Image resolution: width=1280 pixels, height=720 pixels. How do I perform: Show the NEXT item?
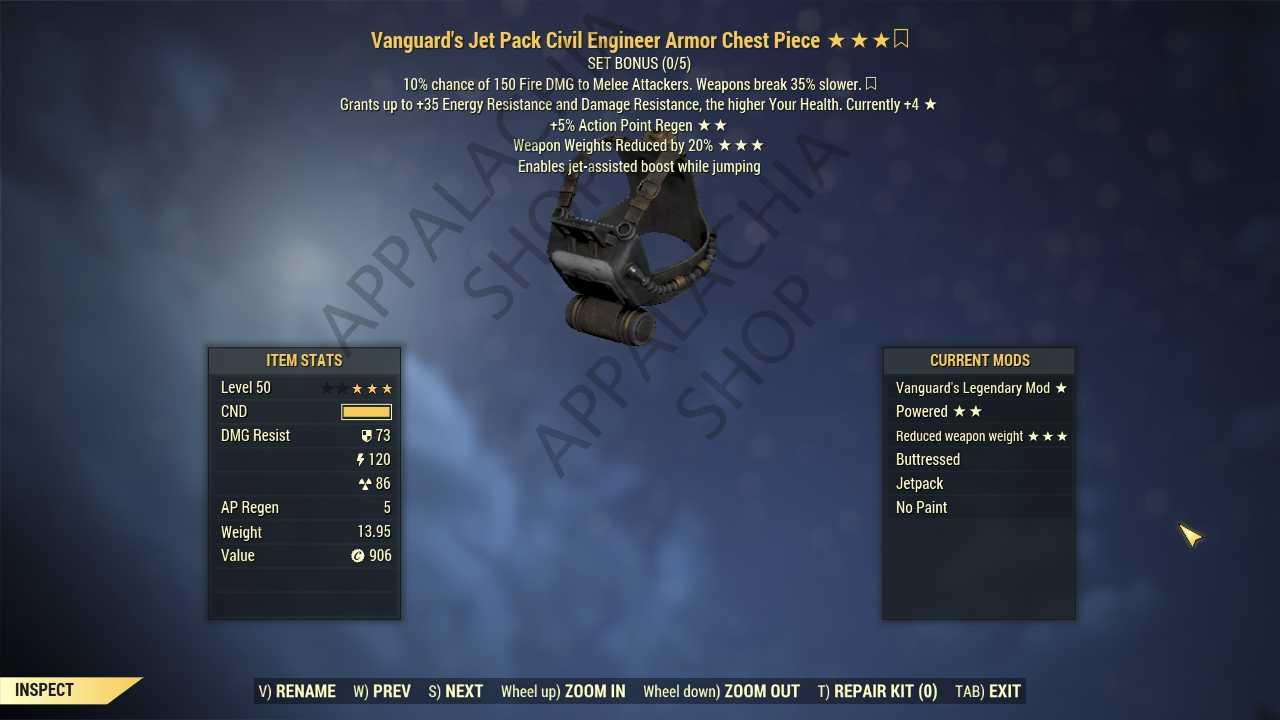(x=456, y=691)
